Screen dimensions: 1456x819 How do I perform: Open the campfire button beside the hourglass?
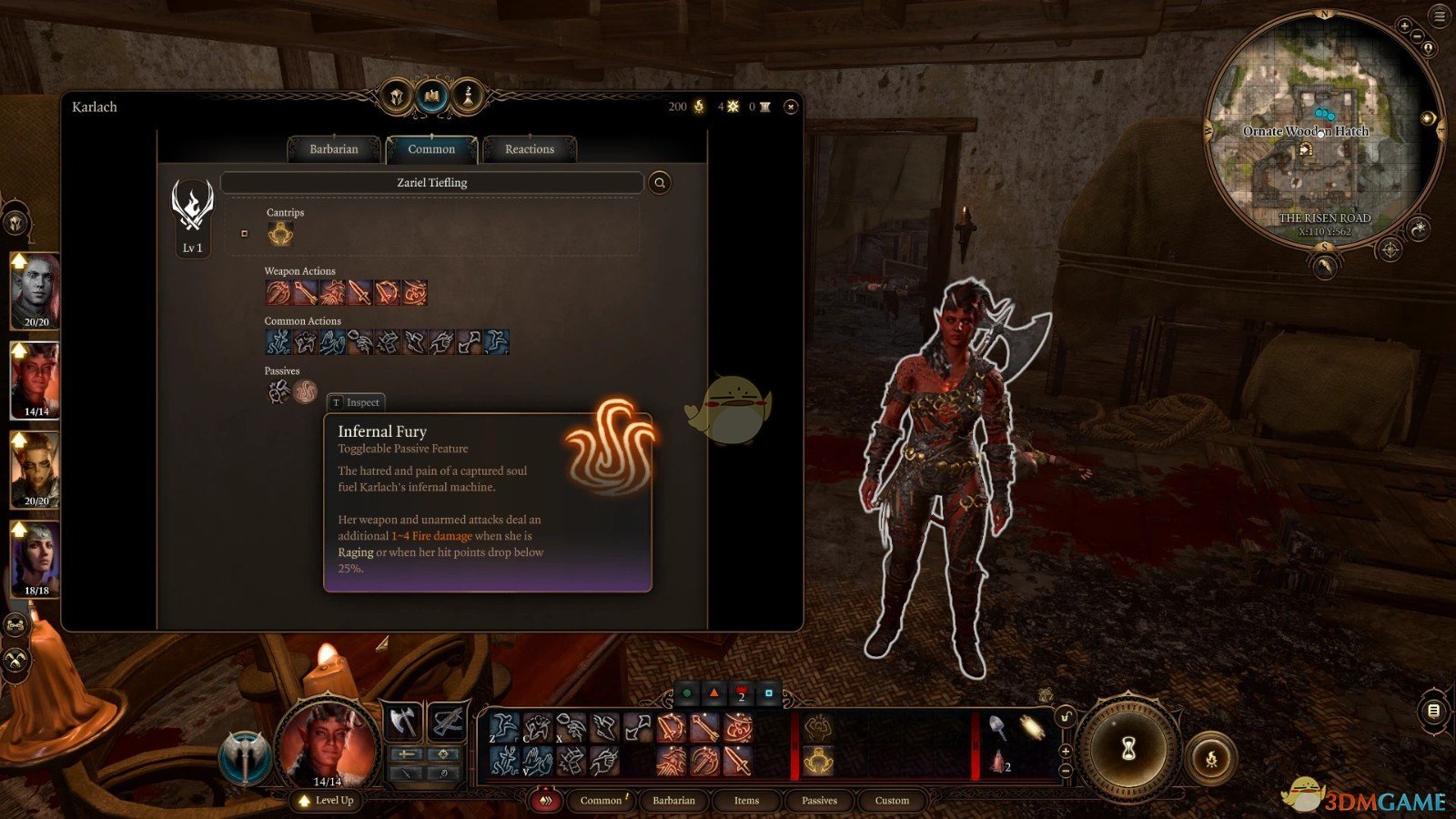1211,758
